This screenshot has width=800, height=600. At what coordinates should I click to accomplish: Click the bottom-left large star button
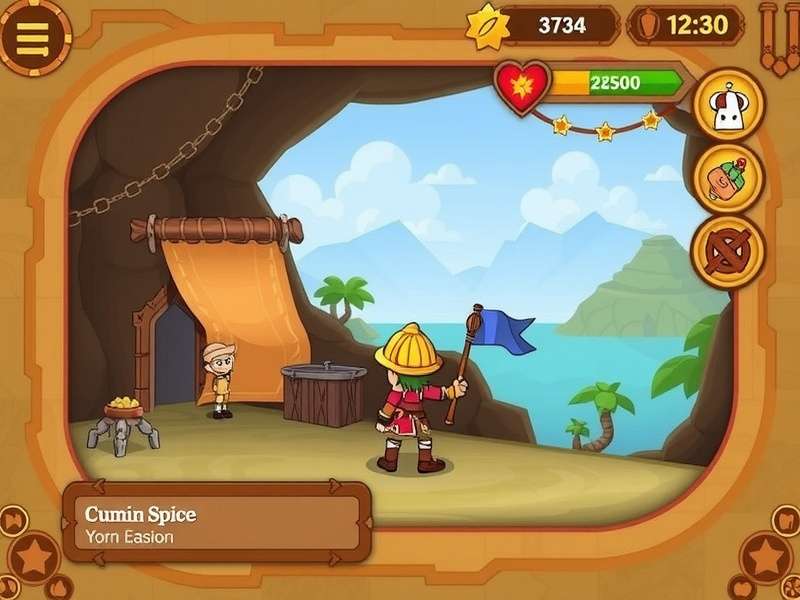tap(35, 557)
